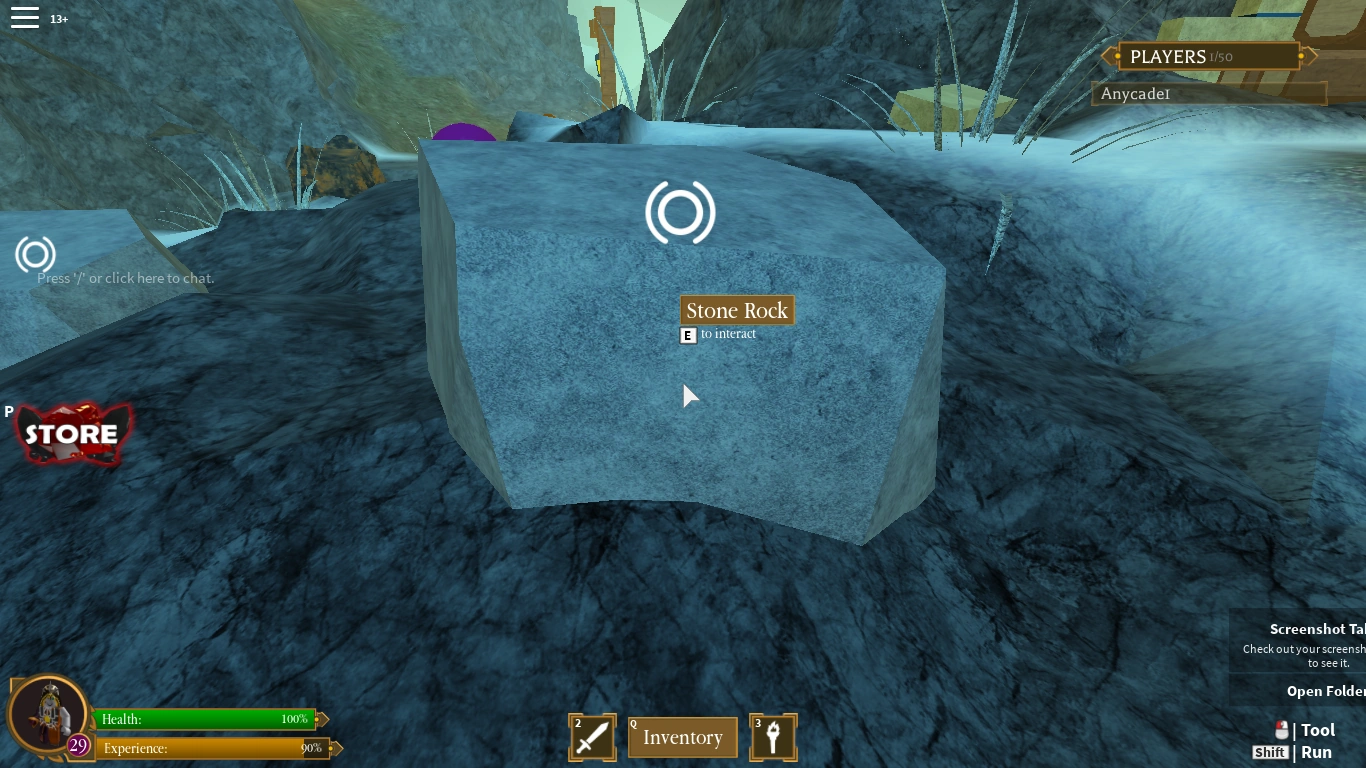Select the sword in hotbar slot 2
Image resolution: width=1366 pixels, height=768 pixels.
click(x=592, y=737)
